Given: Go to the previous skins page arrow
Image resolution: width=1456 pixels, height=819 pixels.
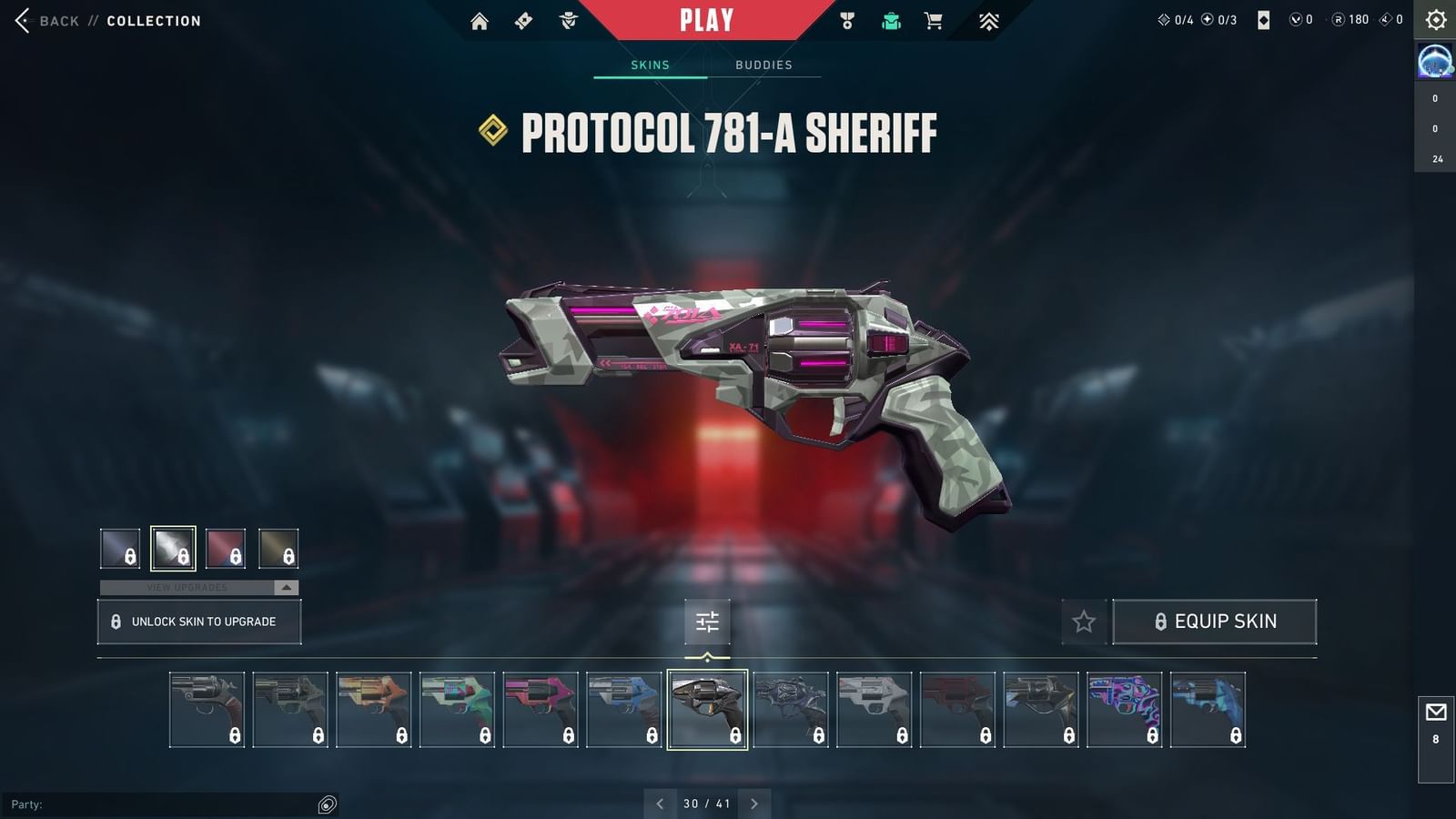Looking at the screenshot, I should pos(661,804).
